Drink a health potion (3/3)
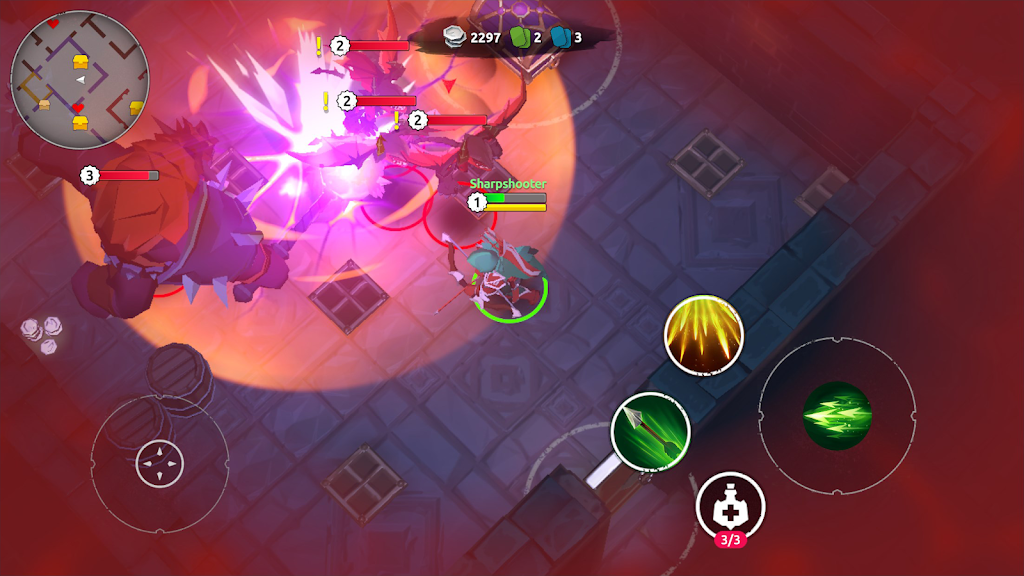Screen dimensions: 1024x576 (x=730, y=506)
